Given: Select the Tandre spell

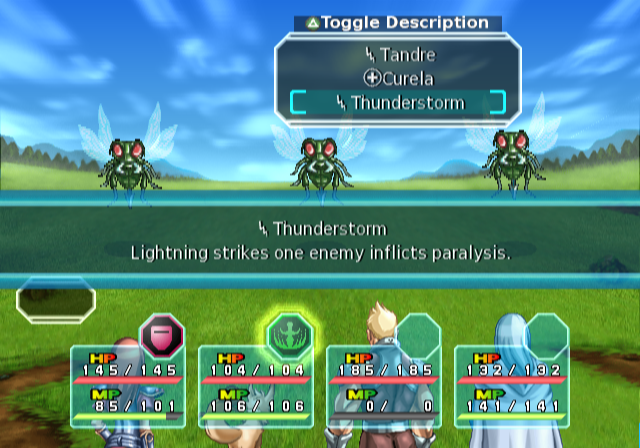Looking at the screenshot, I should tap(397, 55).
